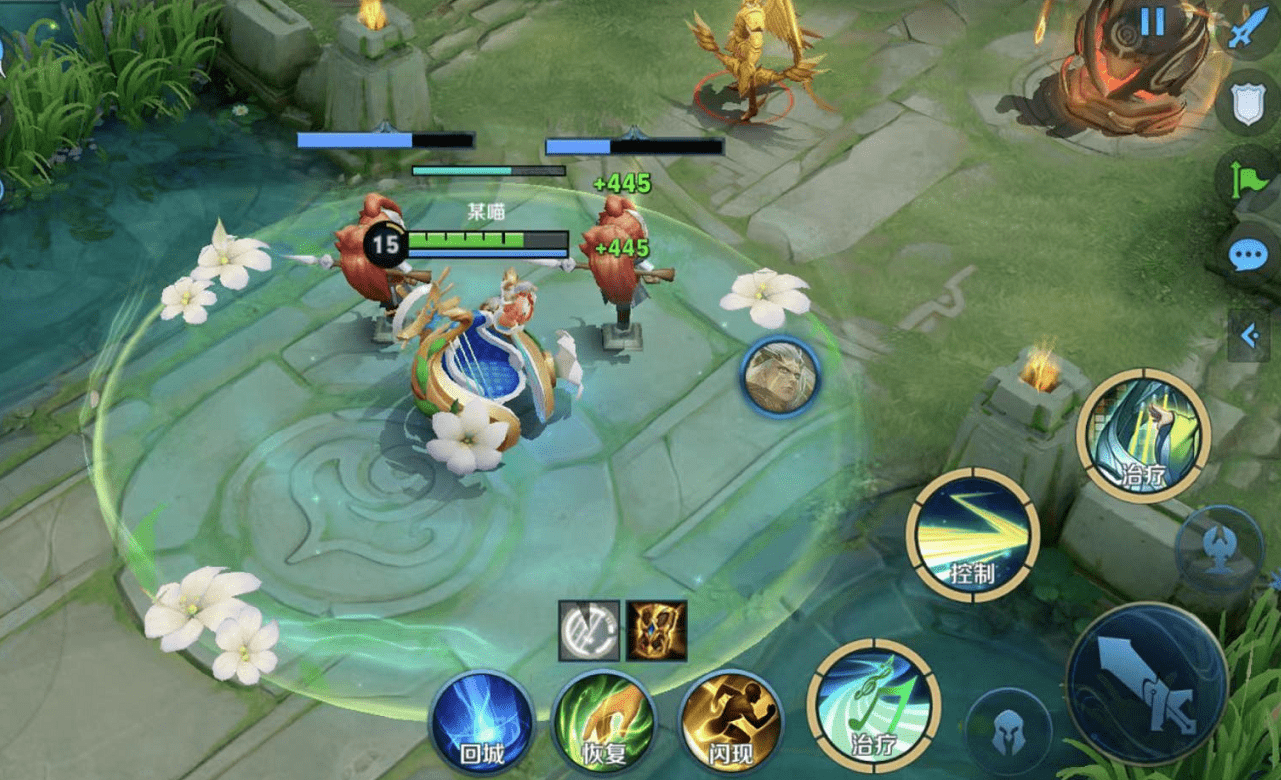Send the crossed-sword attack signal
Viewport: 1281px width, 780px height.
pos(1246,32)
